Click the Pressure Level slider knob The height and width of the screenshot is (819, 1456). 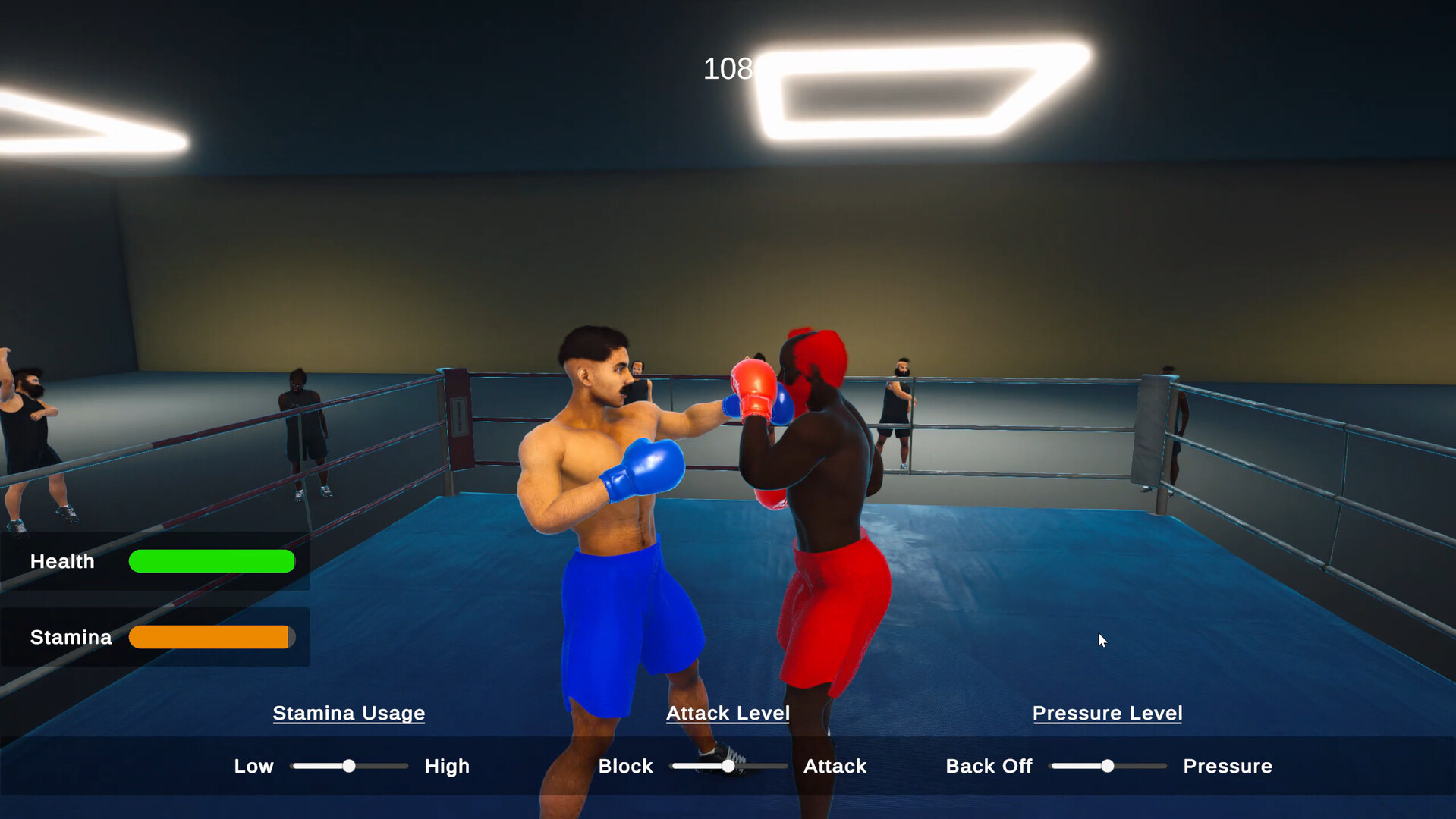point(1107,767)
